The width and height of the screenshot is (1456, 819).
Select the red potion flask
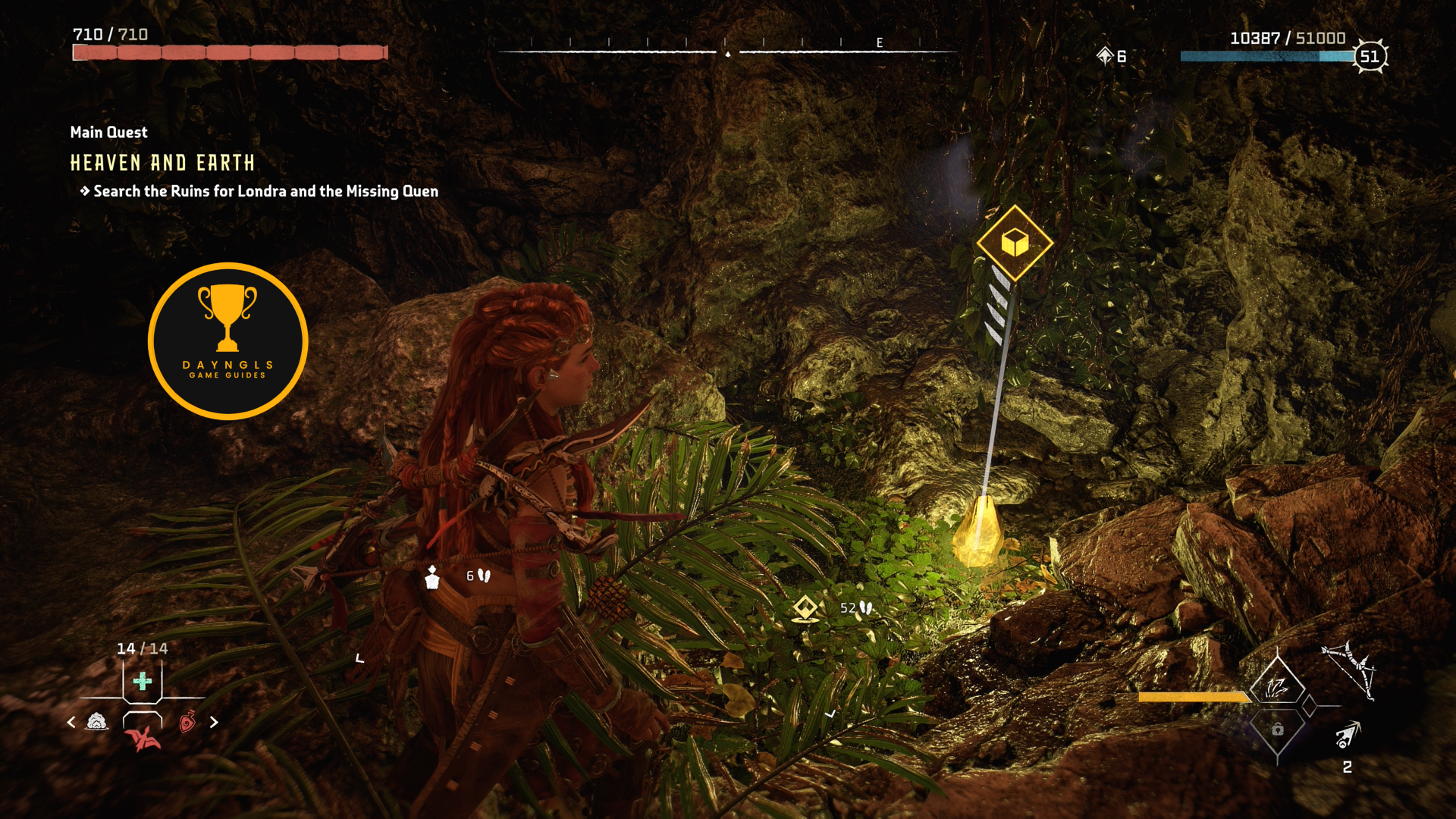click(x=187, y=722)
